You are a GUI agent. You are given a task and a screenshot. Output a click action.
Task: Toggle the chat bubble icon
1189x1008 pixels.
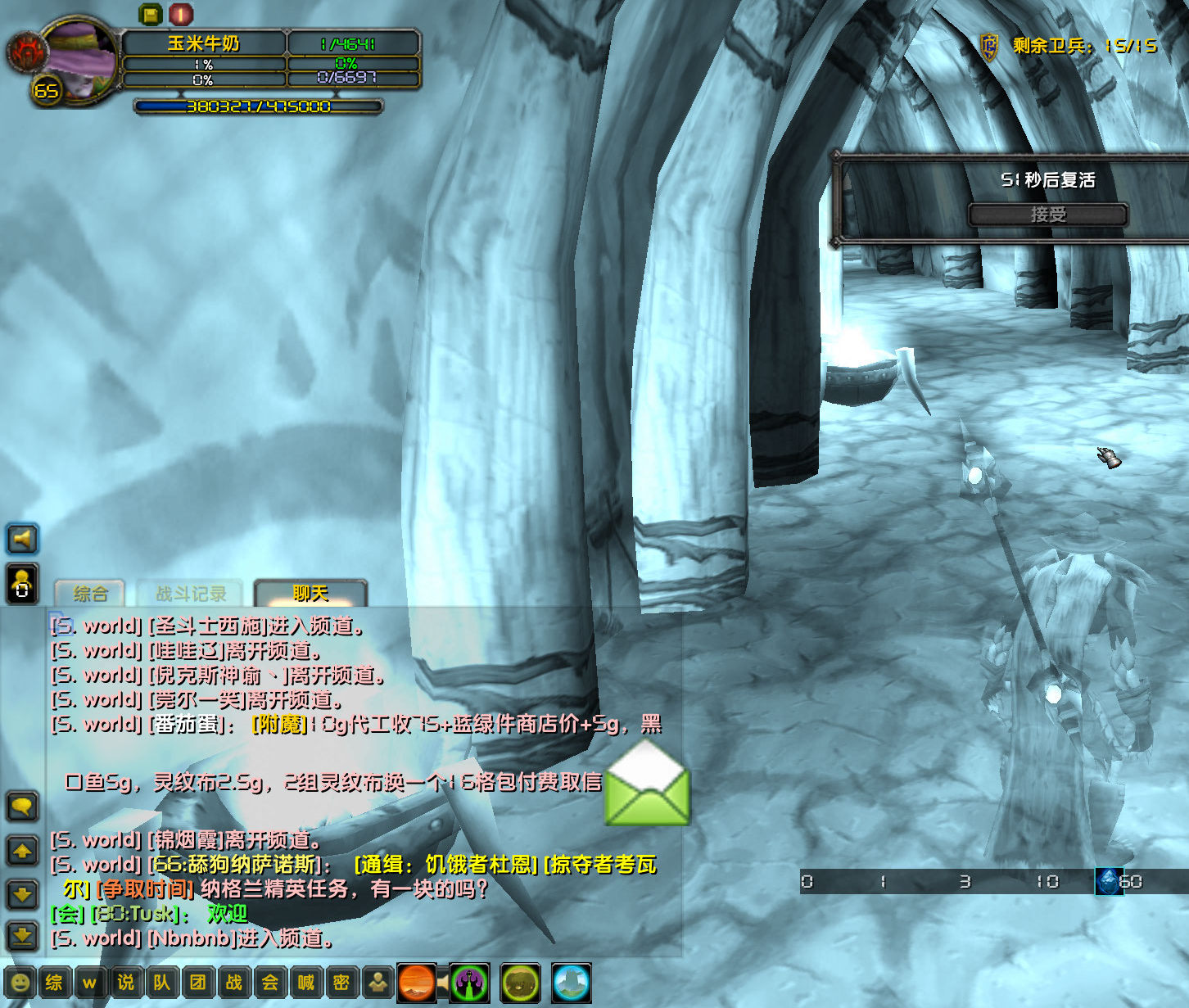[x=22, y=807]
